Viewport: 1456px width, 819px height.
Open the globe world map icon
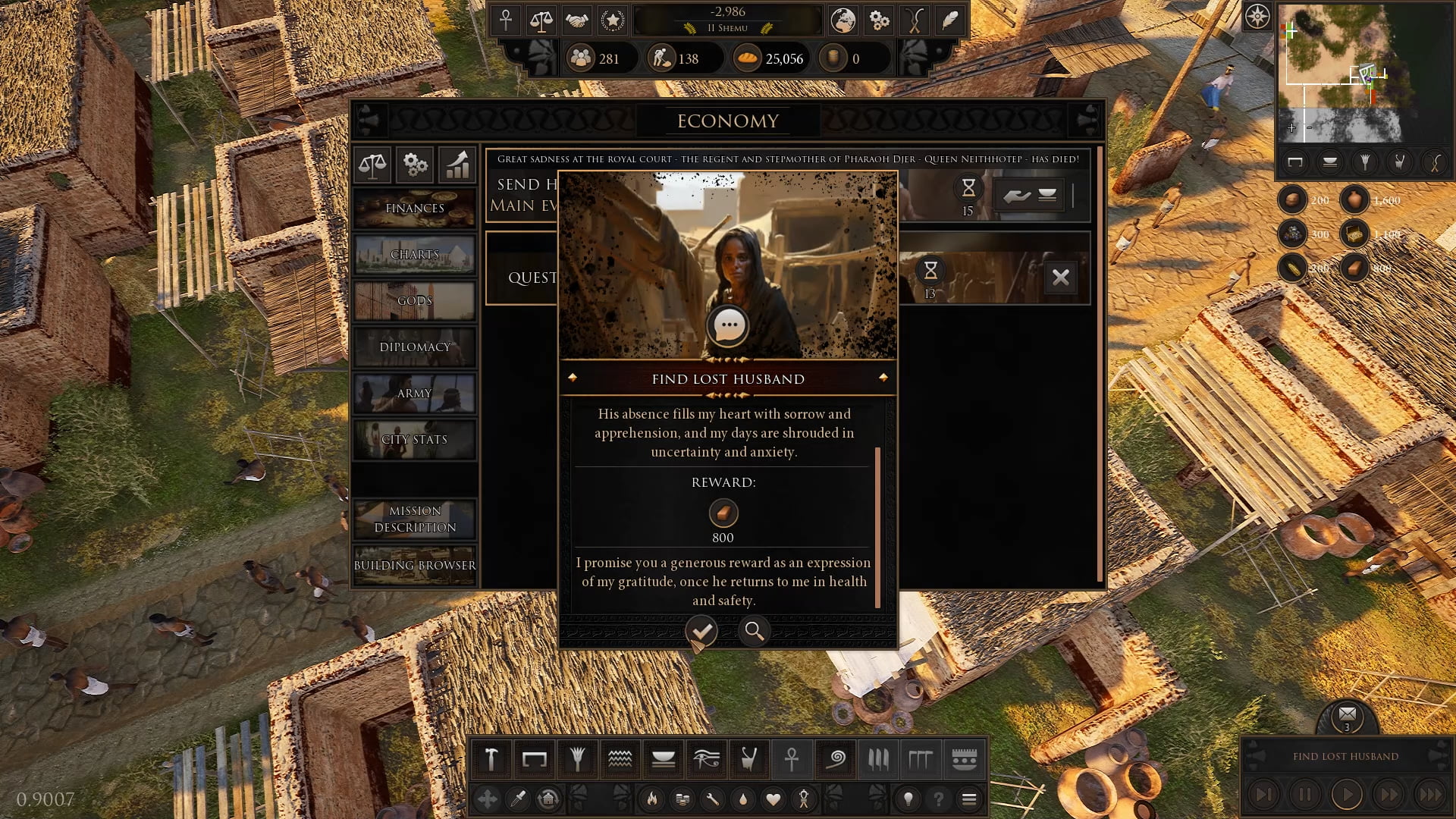(843, 20)
